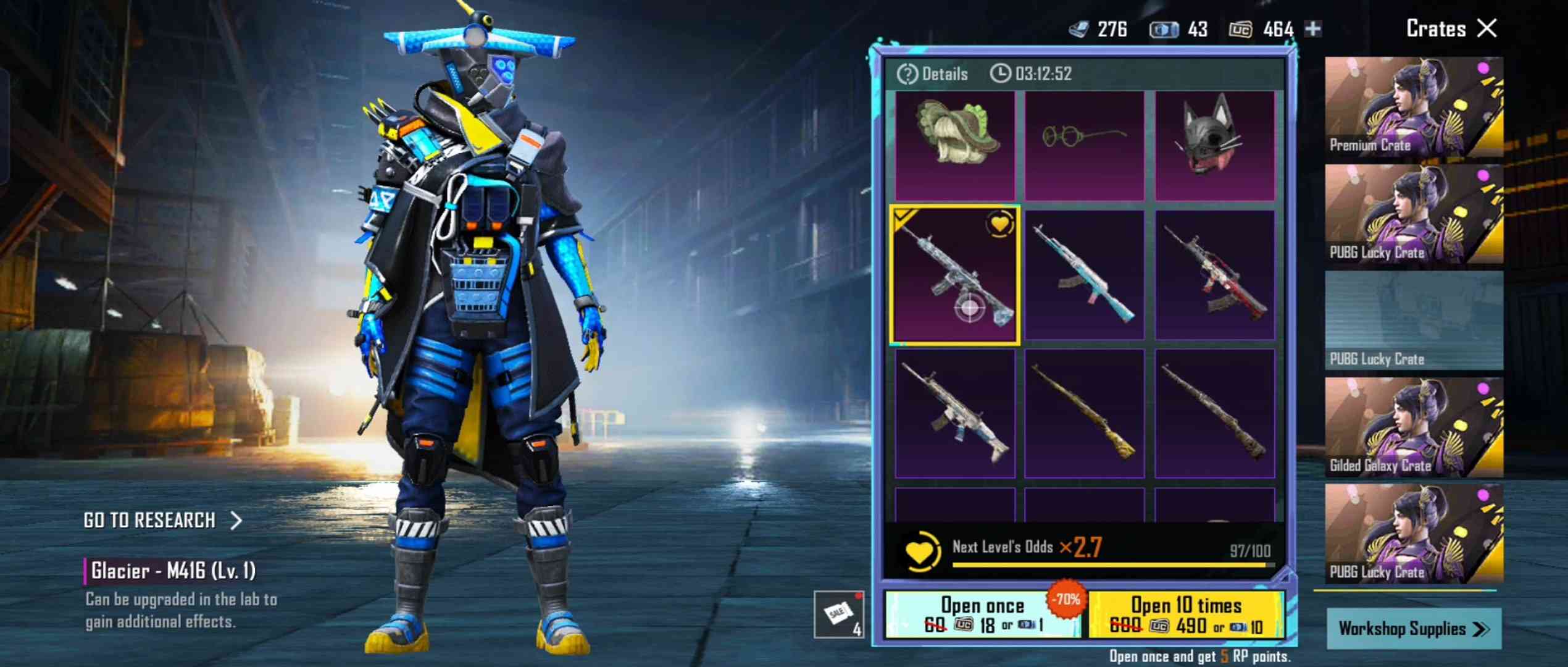Select the Gilded Galaxy Crate
The height and width of the screenshot is (667, 1568).
tap(1414, 427)
